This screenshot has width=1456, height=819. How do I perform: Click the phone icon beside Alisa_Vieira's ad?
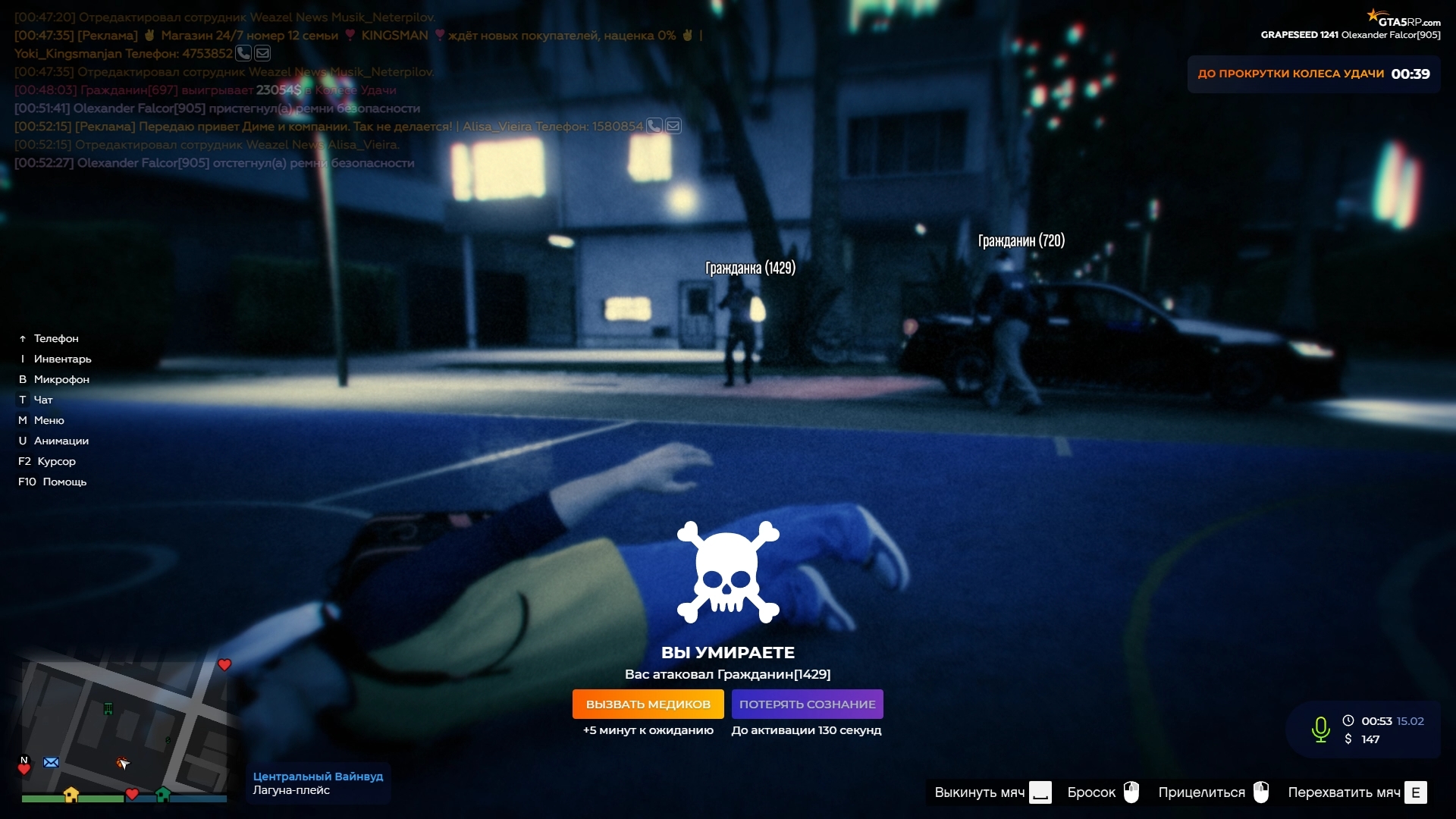point(654,126)
